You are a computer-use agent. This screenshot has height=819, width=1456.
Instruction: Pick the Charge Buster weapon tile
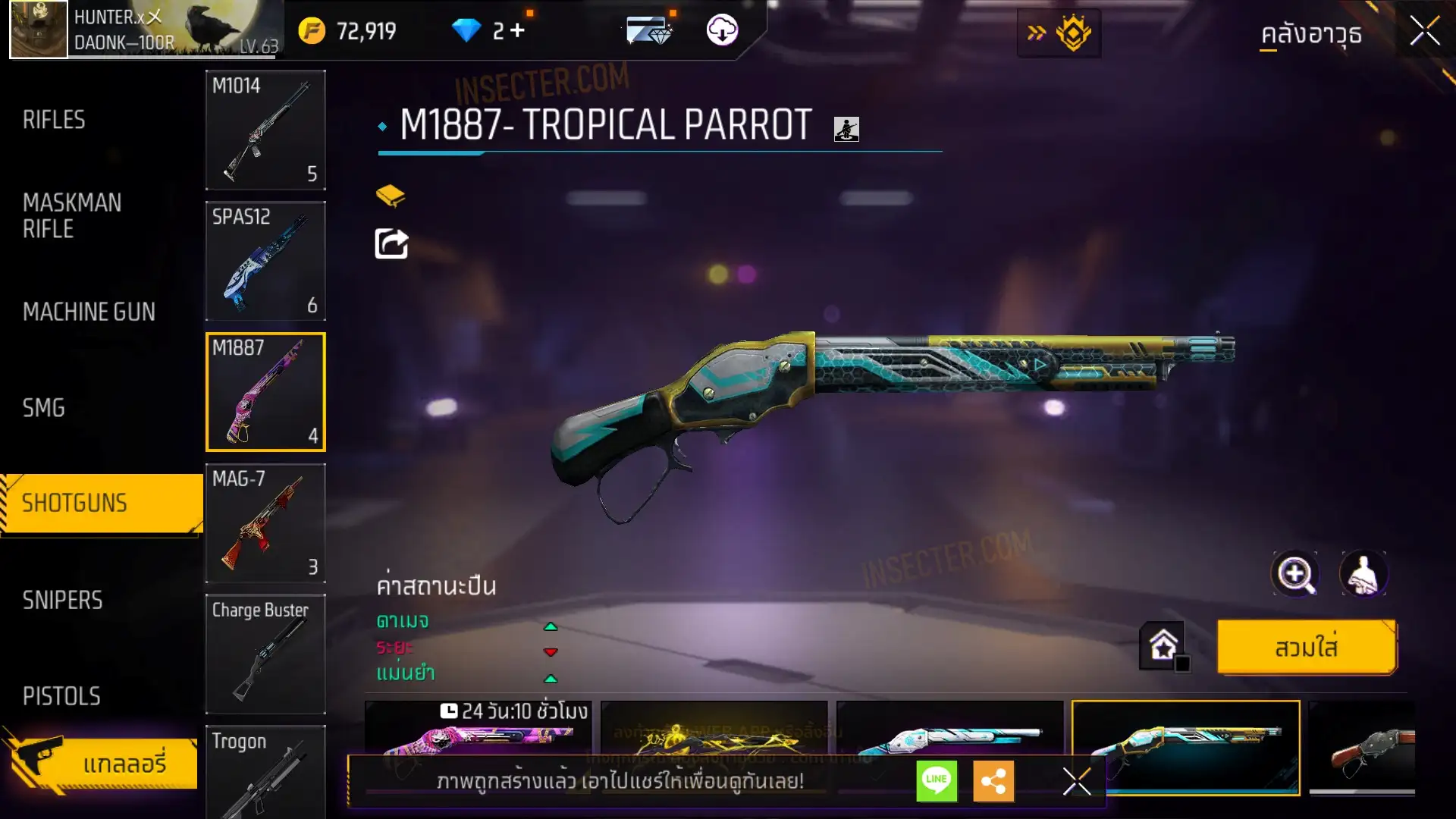coord(265,654)
